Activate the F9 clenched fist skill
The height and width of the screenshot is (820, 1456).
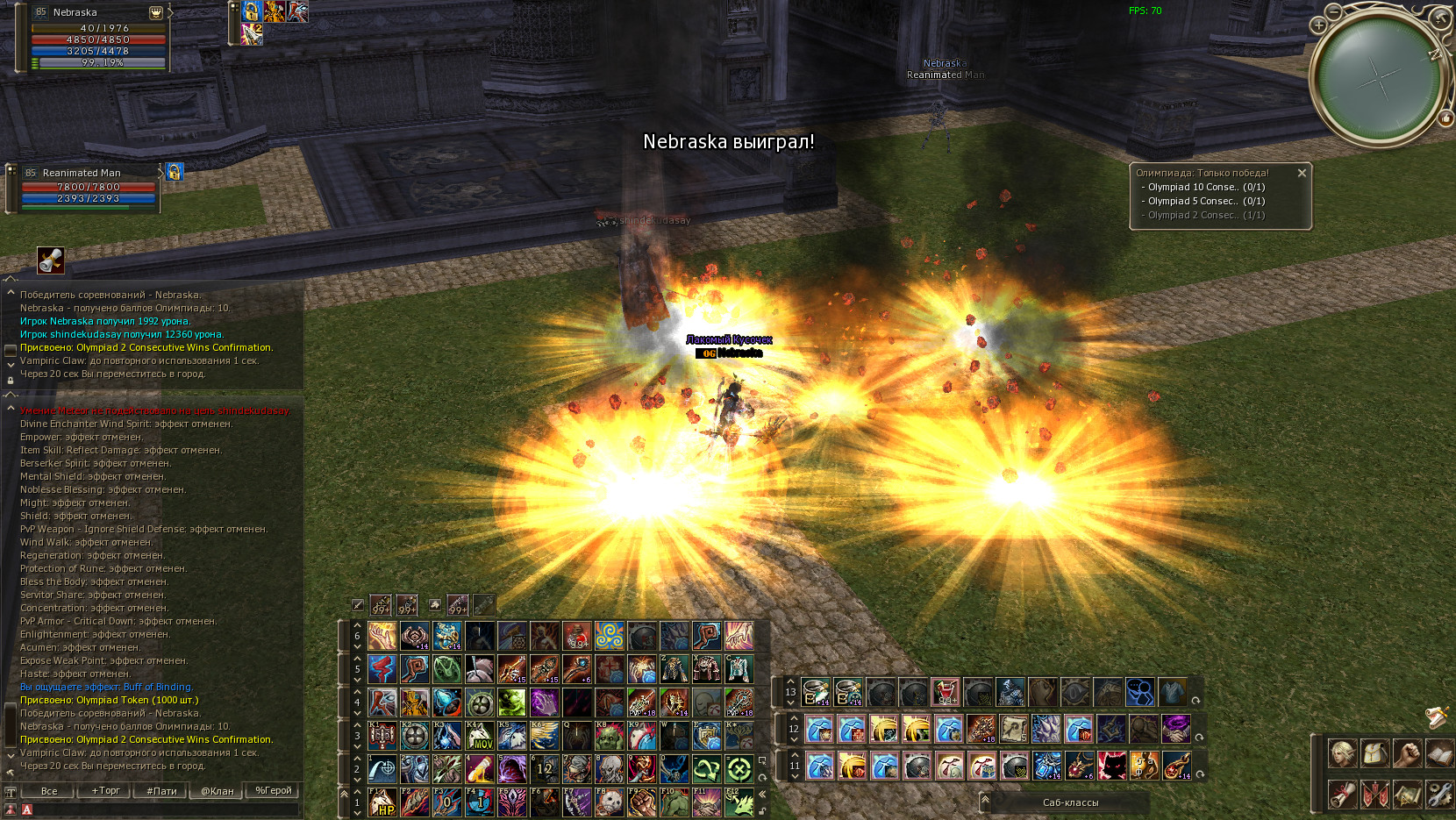point(642,802)
